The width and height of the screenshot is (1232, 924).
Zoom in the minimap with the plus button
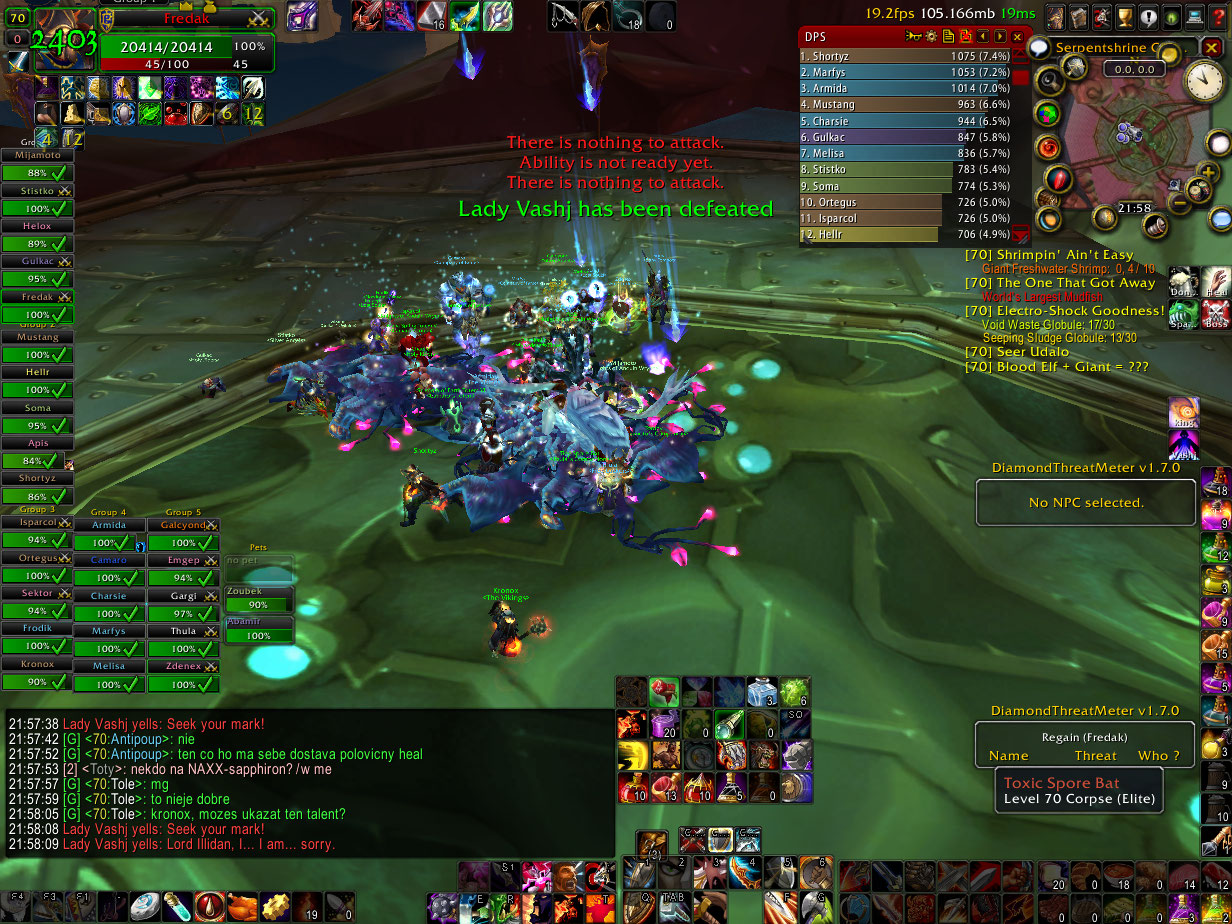click(x=1206, y=174)
